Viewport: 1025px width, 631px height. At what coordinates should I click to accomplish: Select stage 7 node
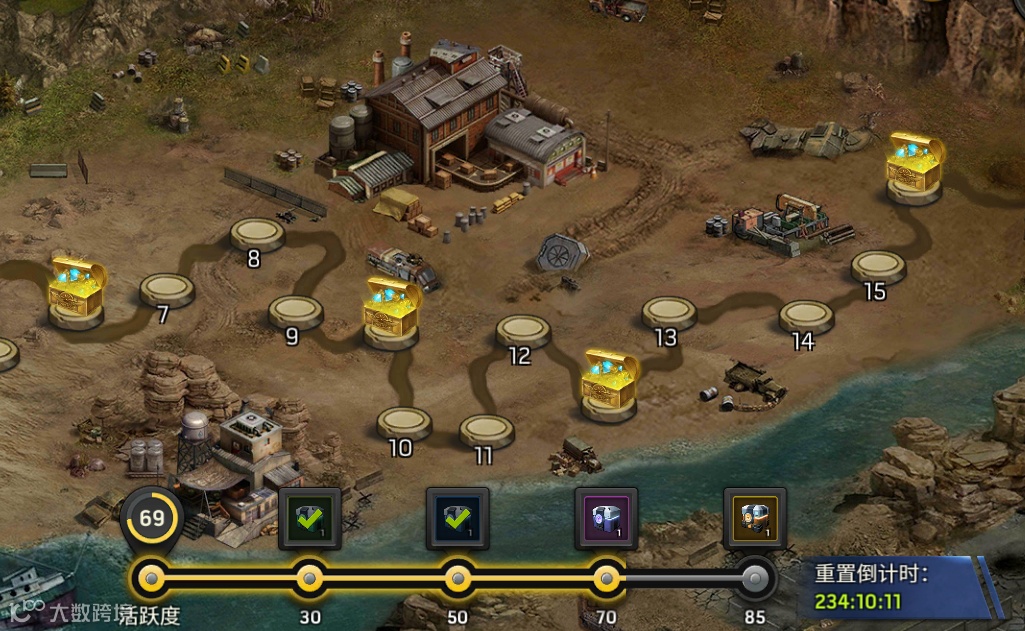167,289
